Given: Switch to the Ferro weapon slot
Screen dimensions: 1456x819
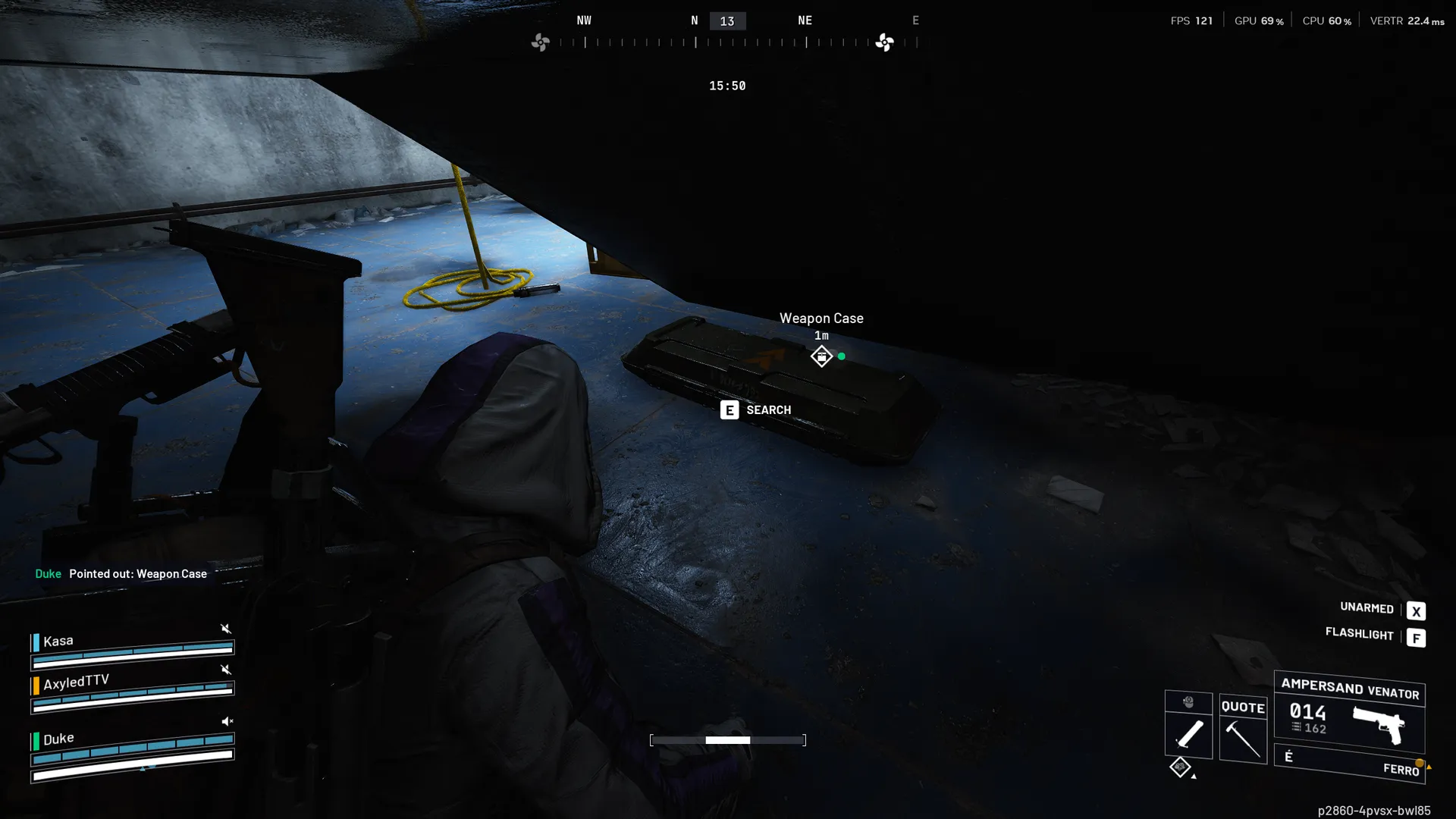Looking at the screenshot, I should (1349, 763).
